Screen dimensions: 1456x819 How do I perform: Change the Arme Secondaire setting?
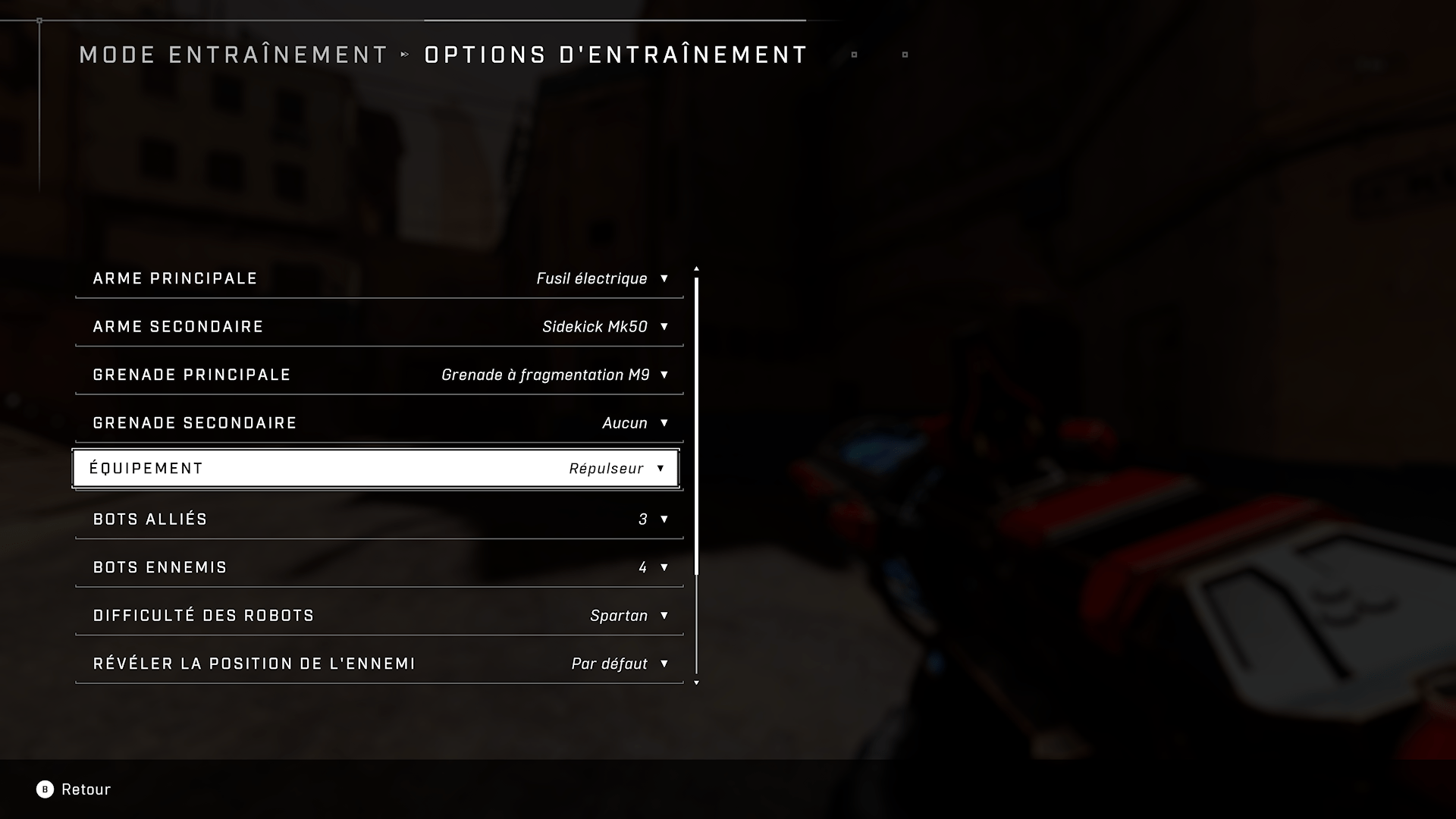tap(379, 327)
